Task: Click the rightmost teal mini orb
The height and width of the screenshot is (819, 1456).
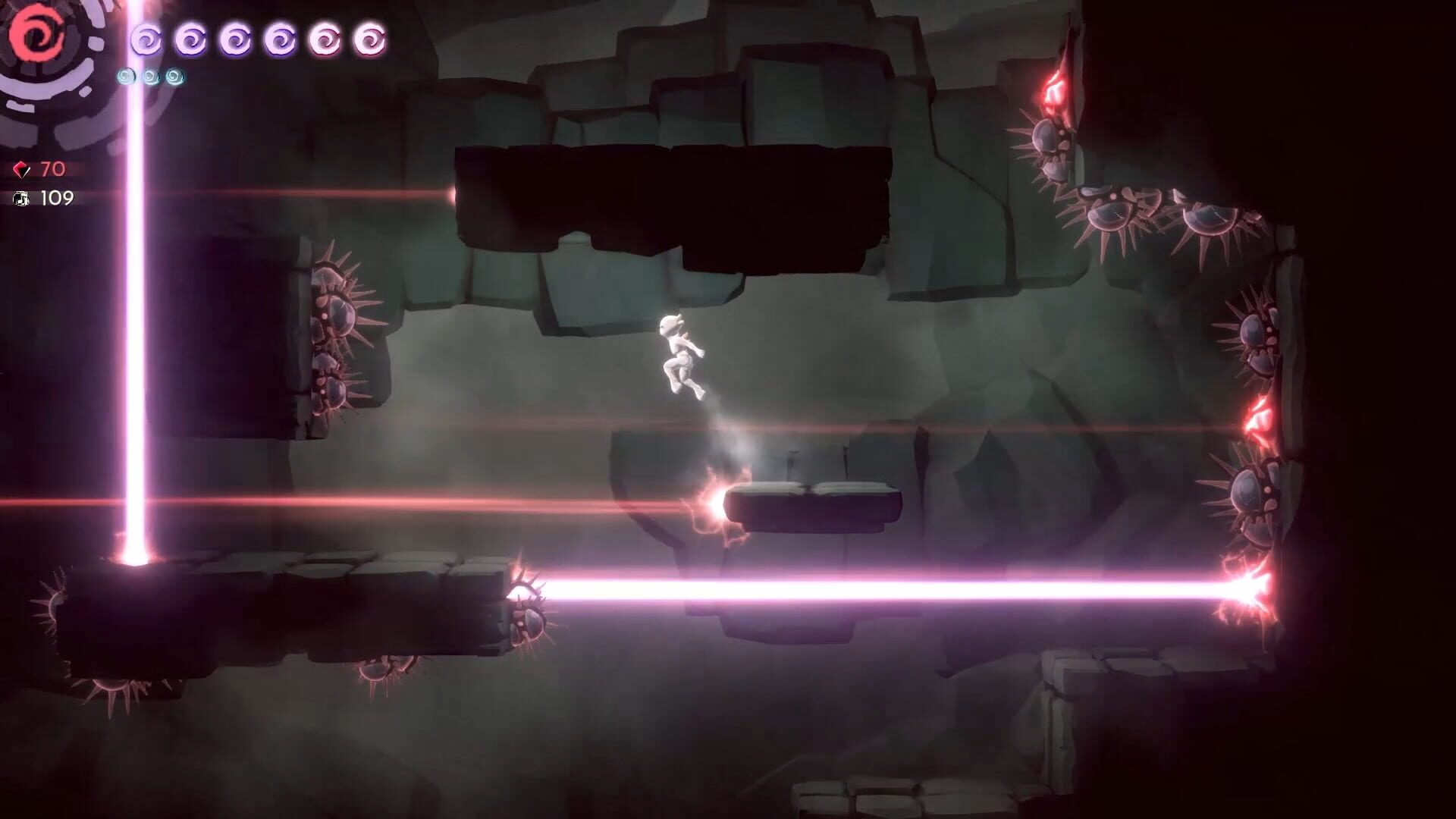Action: [x=174, y=76]
